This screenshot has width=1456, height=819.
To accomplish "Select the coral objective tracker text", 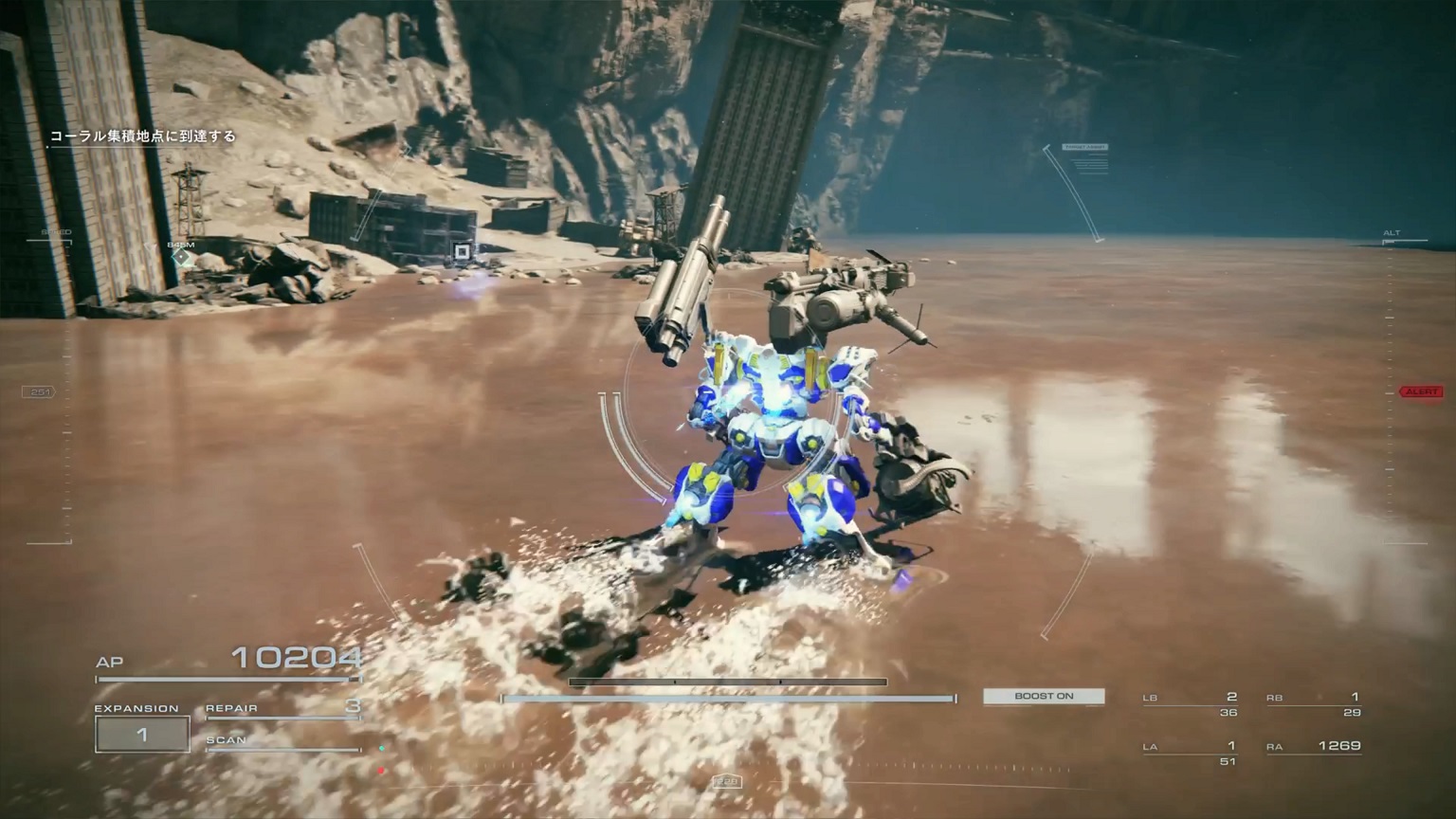I will tap(143, 136).
